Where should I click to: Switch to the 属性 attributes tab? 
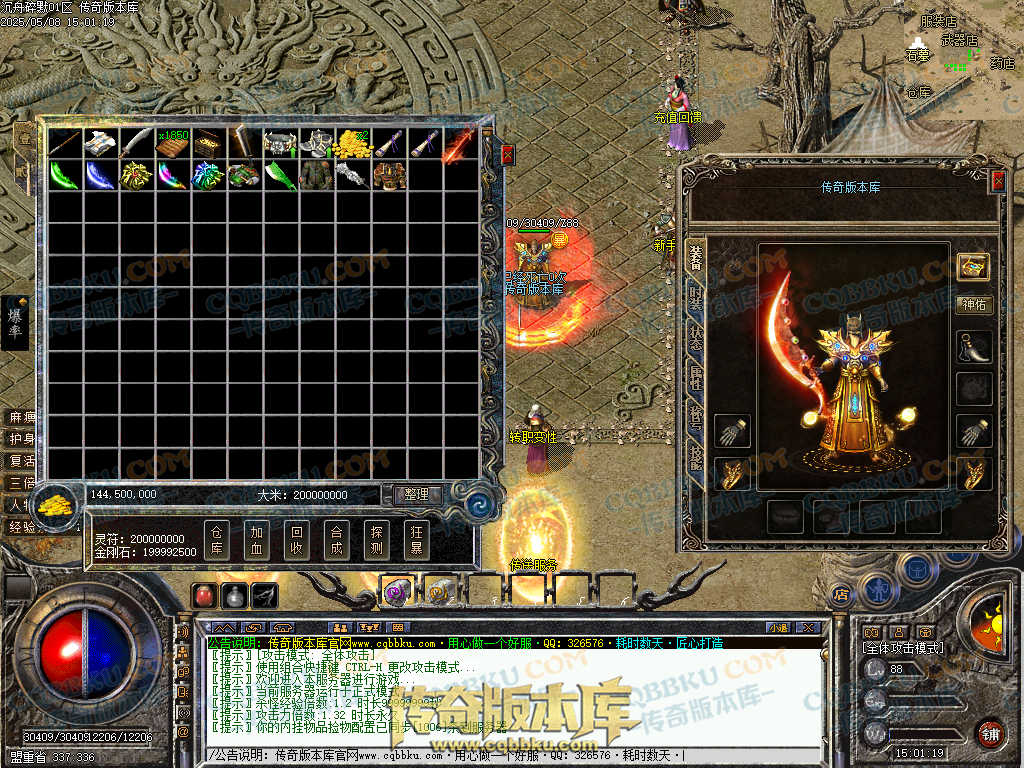(696, 377)
